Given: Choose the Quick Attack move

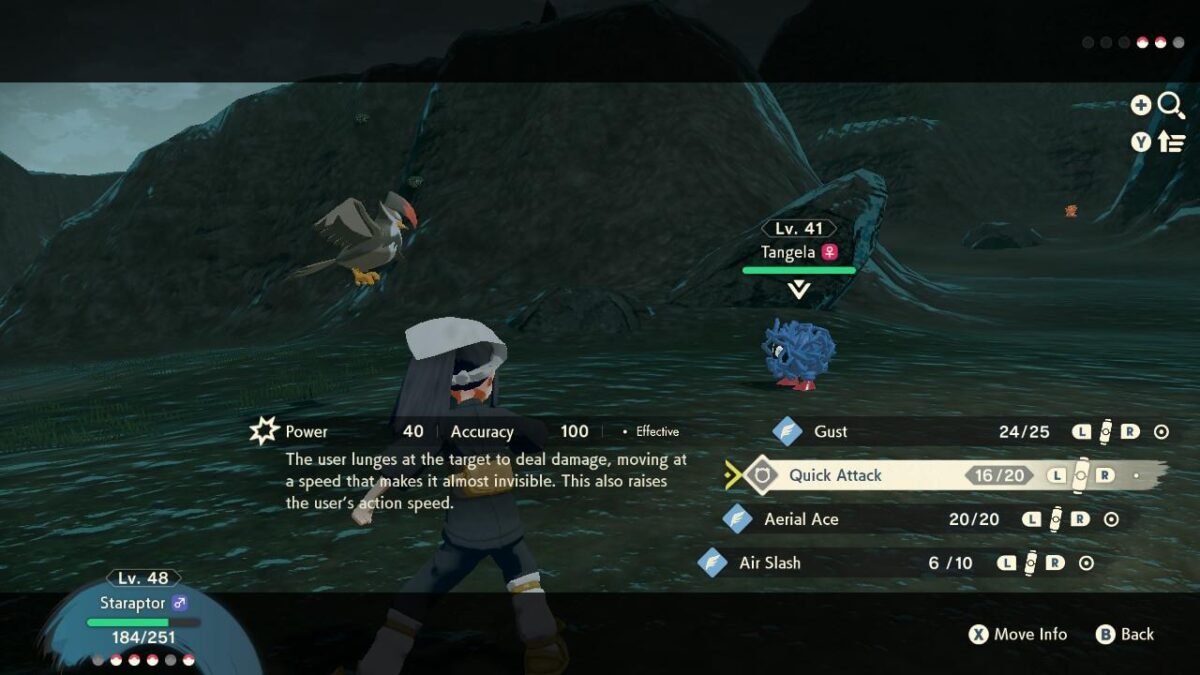Looking at the screenshot, I should point(835,475).
